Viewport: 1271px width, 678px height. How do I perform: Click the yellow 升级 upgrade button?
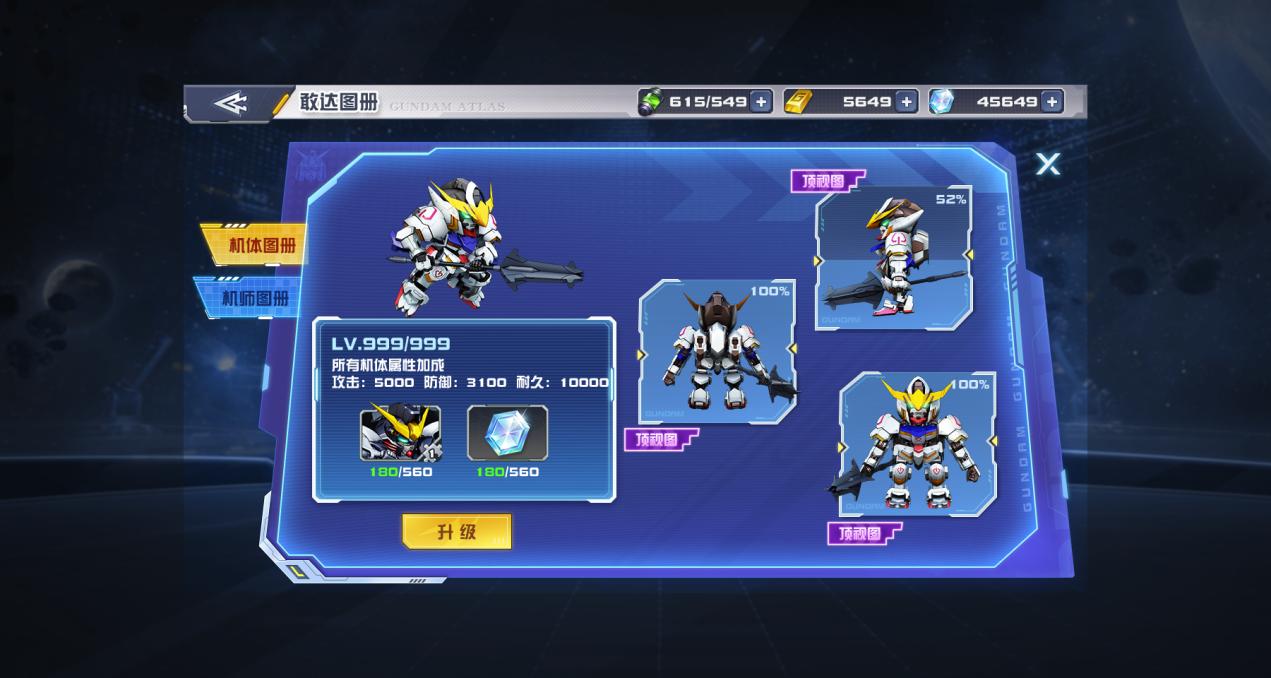pos(456,532)
